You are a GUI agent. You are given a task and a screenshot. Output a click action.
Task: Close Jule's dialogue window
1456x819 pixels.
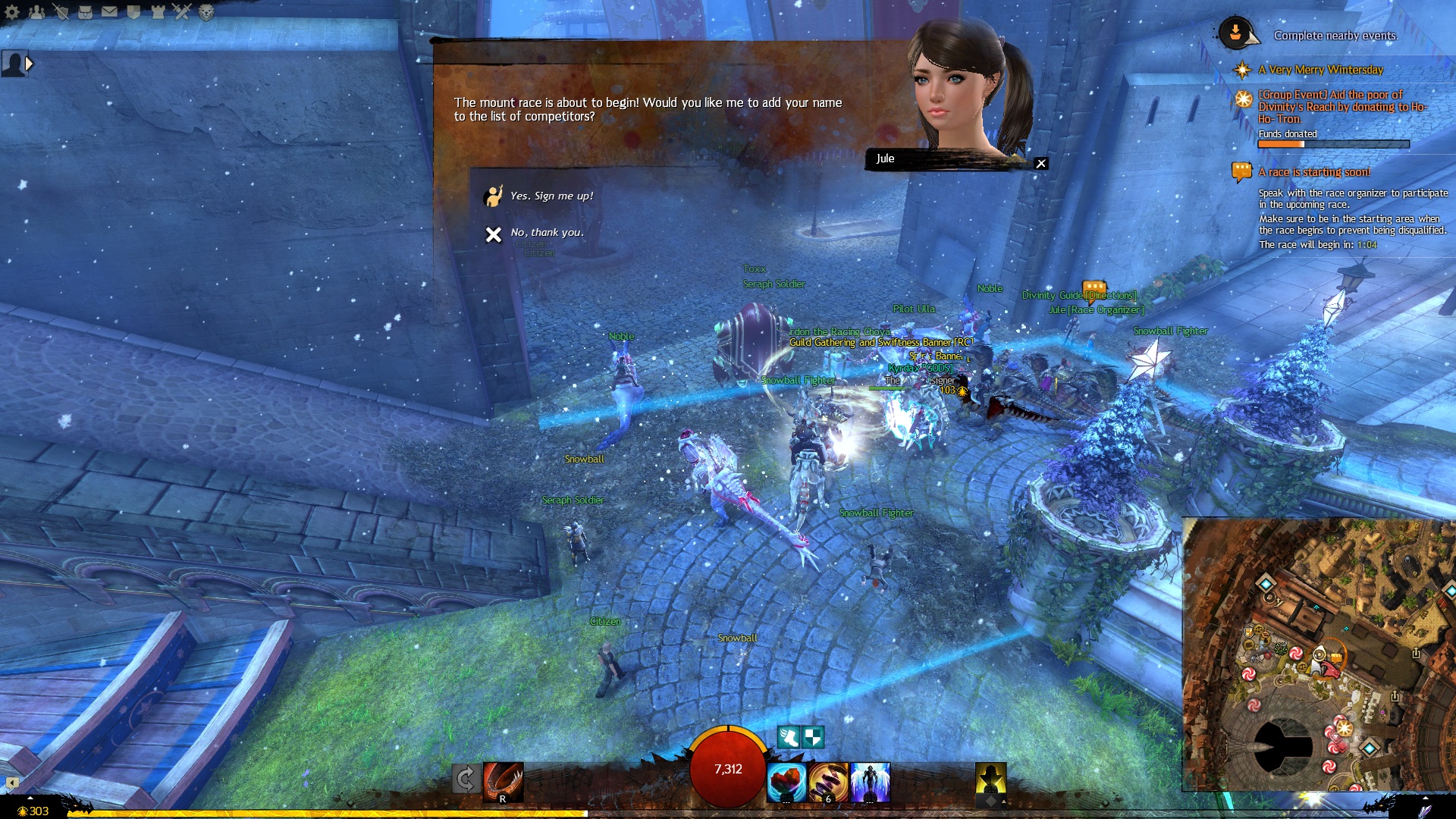[x=1041, y=164]
